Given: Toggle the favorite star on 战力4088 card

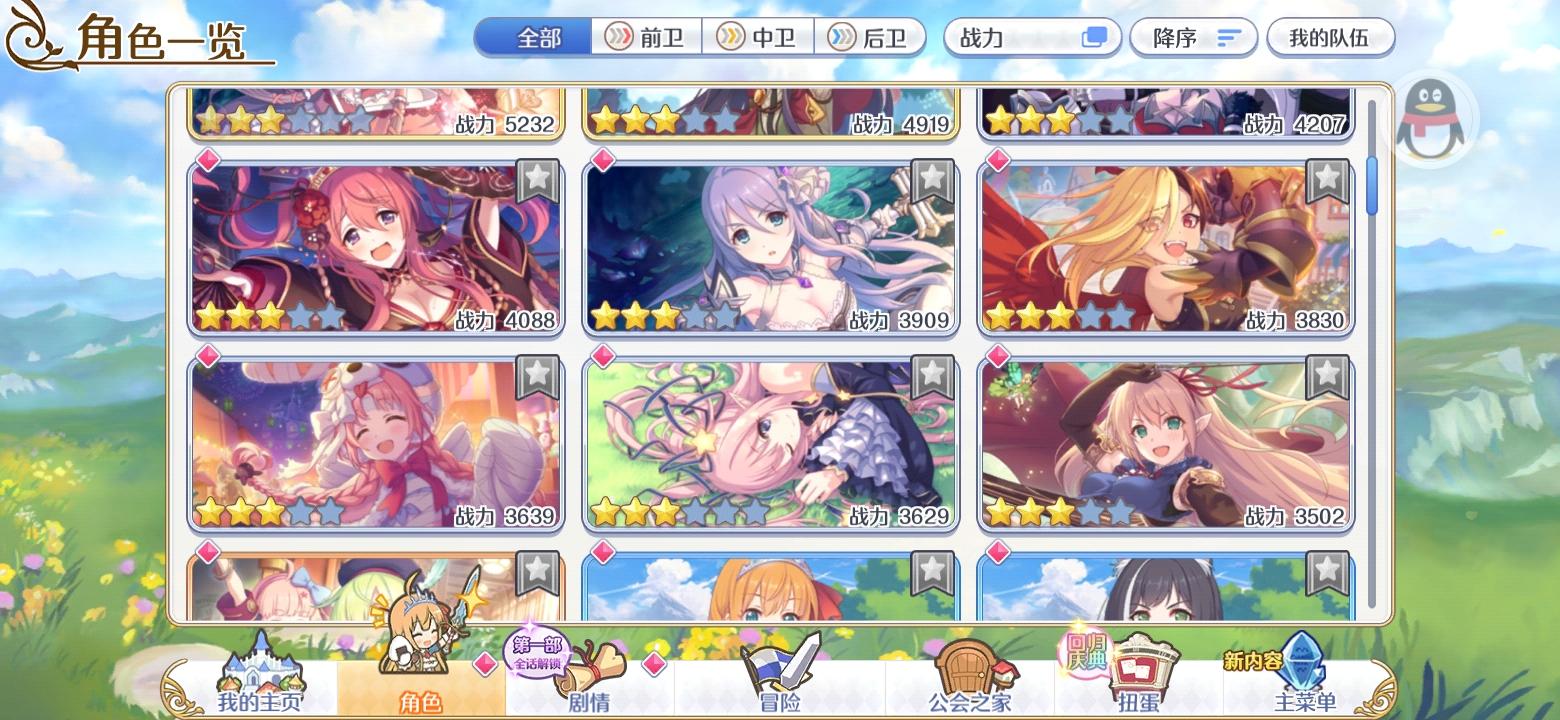Looking at the screenshot, I should [x=538, y=181].
